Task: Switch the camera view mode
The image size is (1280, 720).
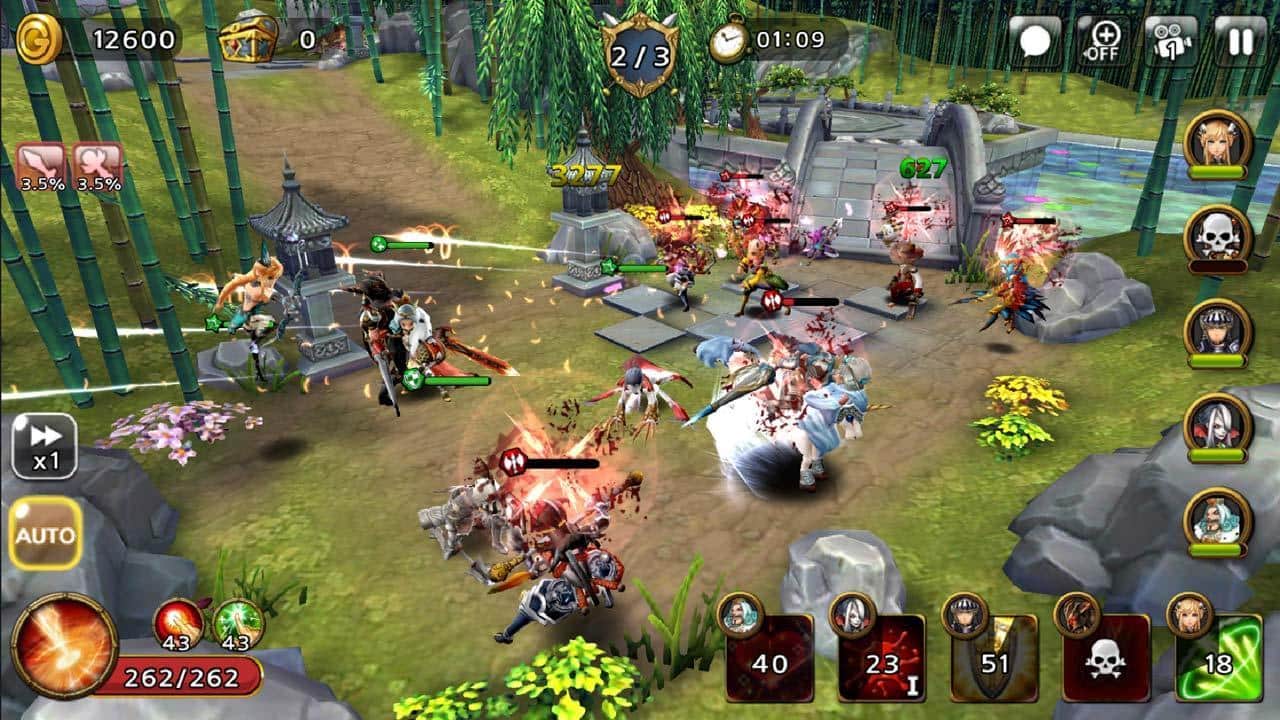Action: tap(1171, 41)
